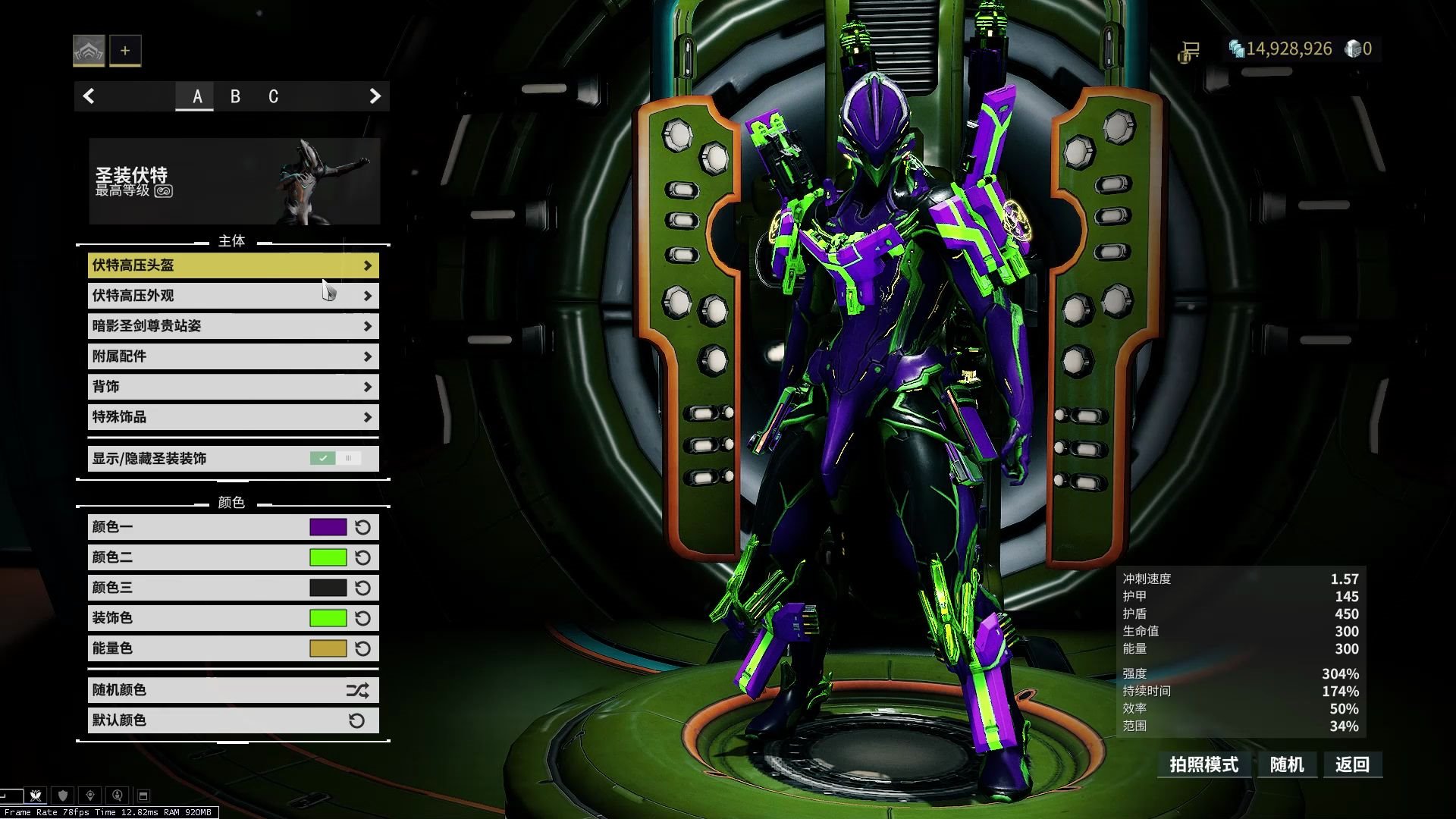Open the 背饰 syandana menu
Image resolution: width=1456 pixels, height=819 pixels.
tap(233, 387)
